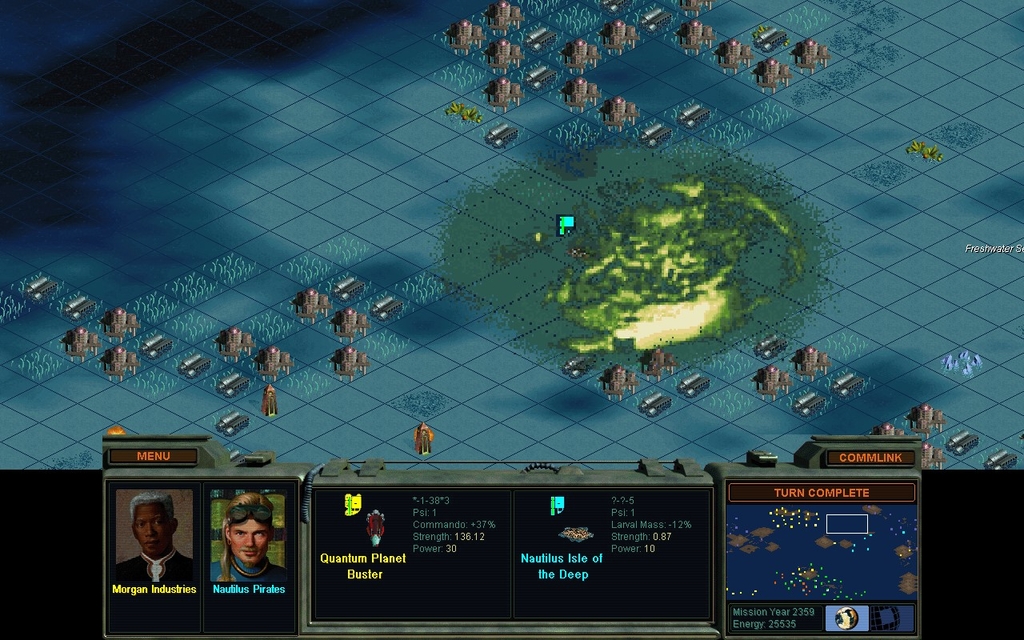Click on the world minimap
The height and width of the screenshot is (640, 1024).
pos(821,551)
